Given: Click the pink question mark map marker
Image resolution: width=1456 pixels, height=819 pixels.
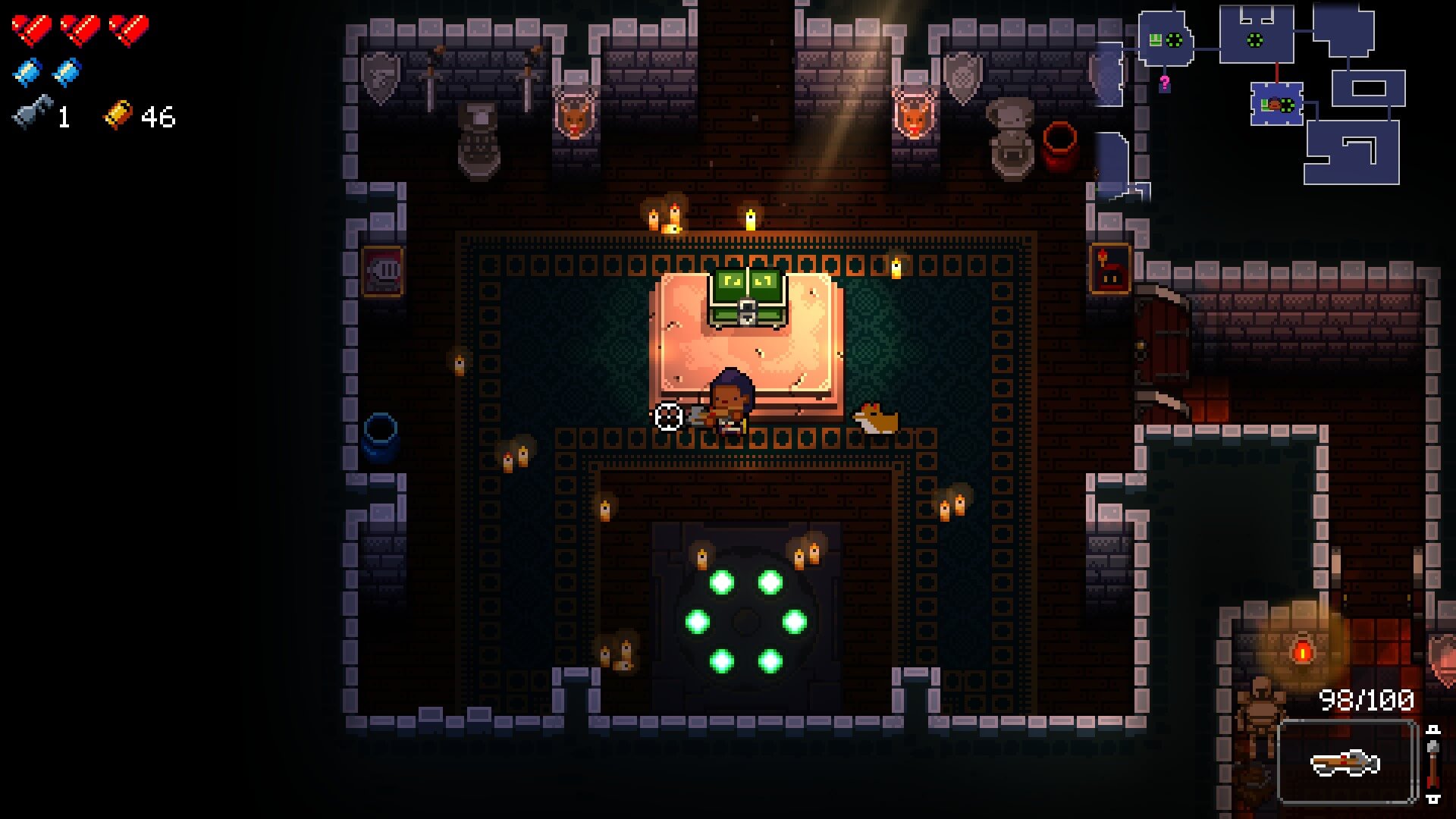Looking at the screenshot, I should tap(1164, 83).
